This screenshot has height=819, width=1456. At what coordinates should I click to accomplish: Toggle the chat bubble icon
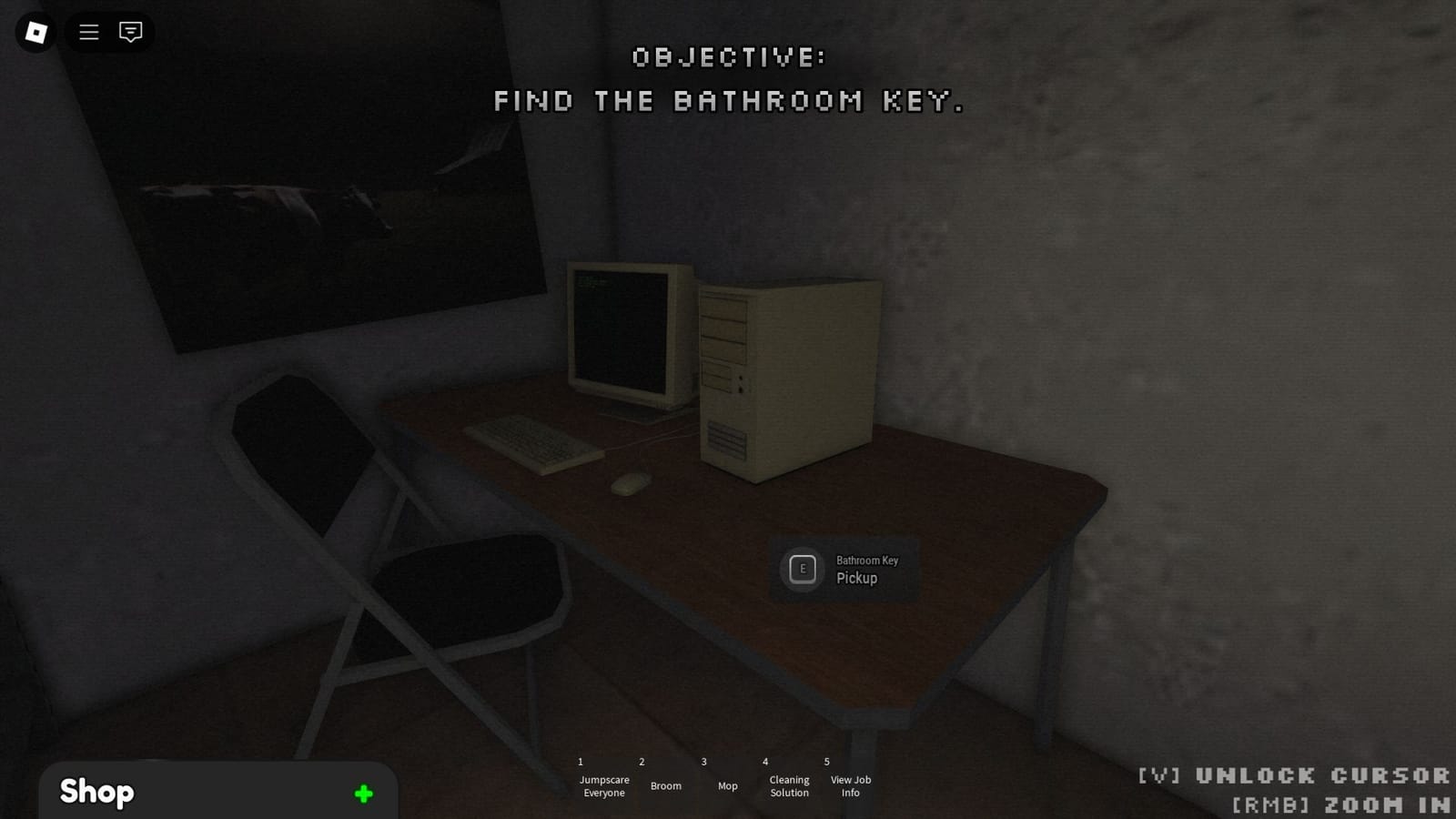point(131,33)
